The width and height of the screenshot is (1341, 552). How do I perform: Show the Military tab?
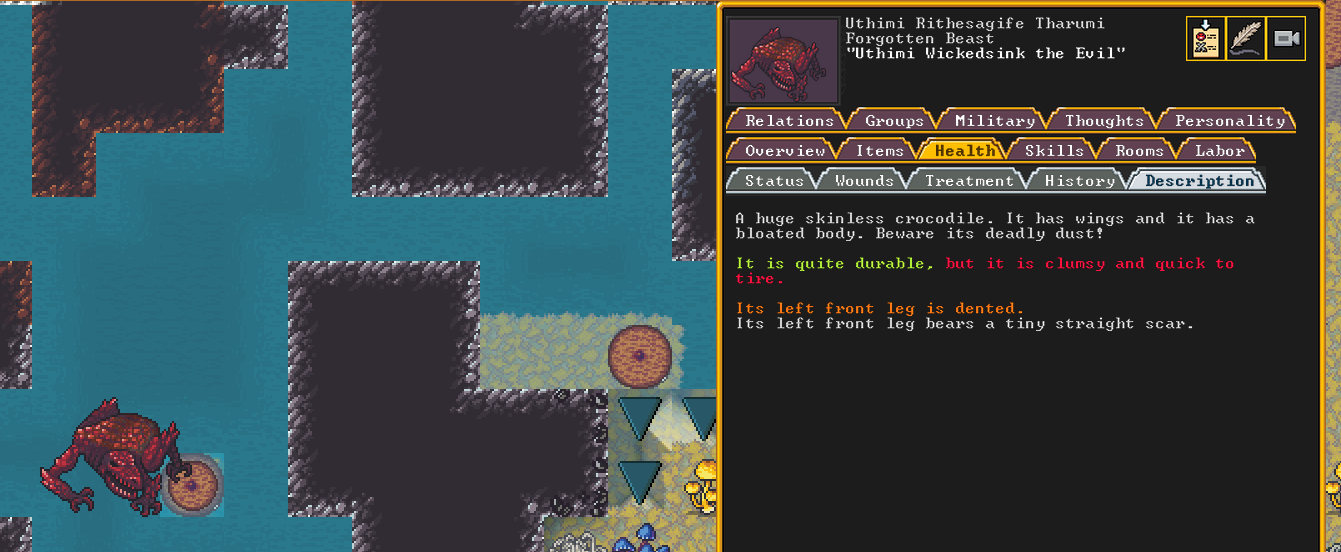tap(994, 121)
